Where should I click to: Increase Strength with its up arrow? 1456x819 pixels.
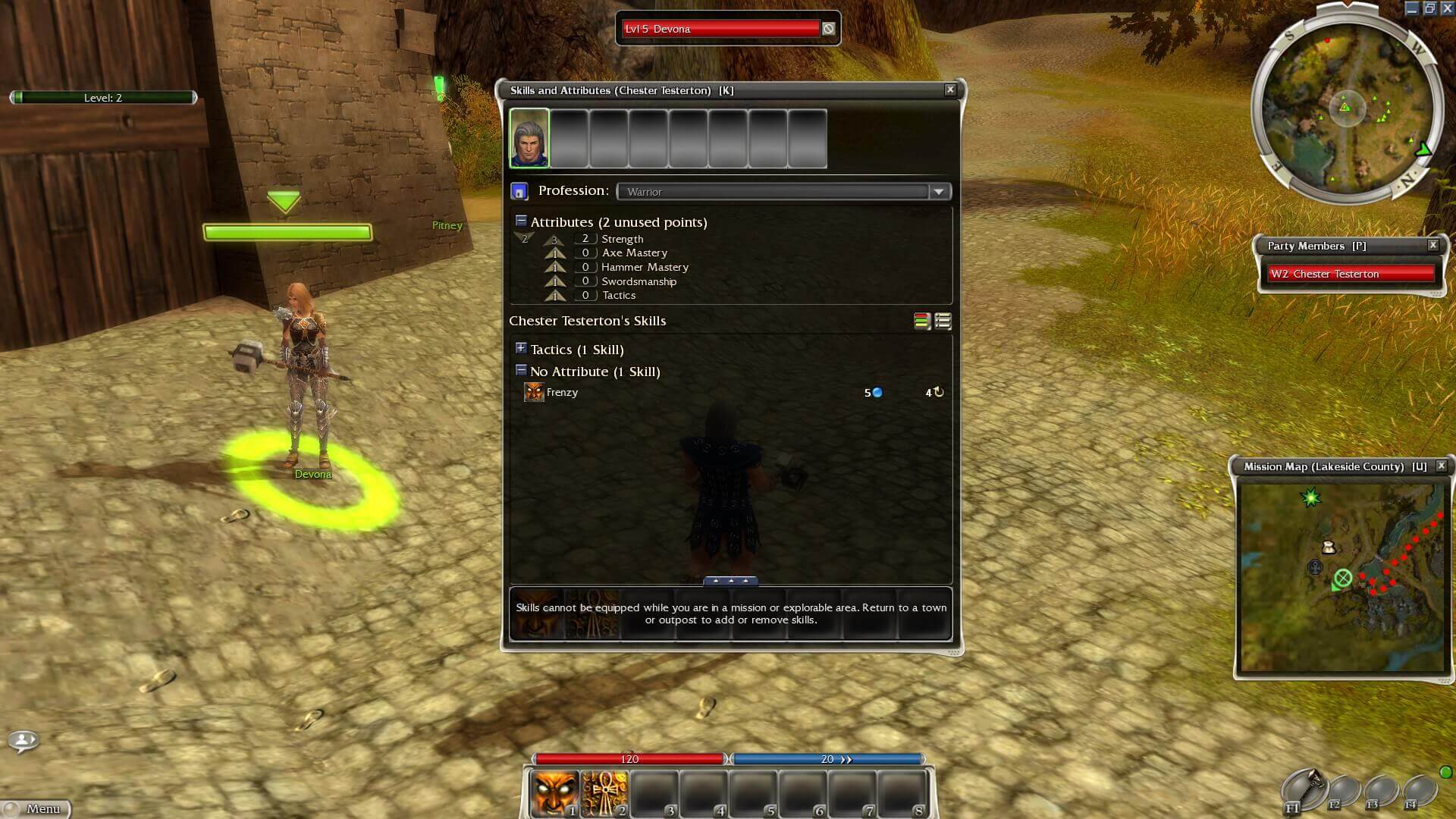pyautogui.click(x=554, y=239)
